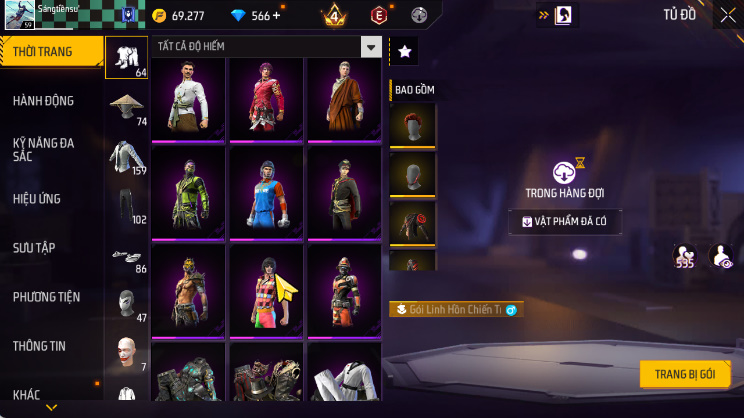The image size is (744, 418).
Task: Select the blue and orange outfit bundle
Action: click(266, 193)
